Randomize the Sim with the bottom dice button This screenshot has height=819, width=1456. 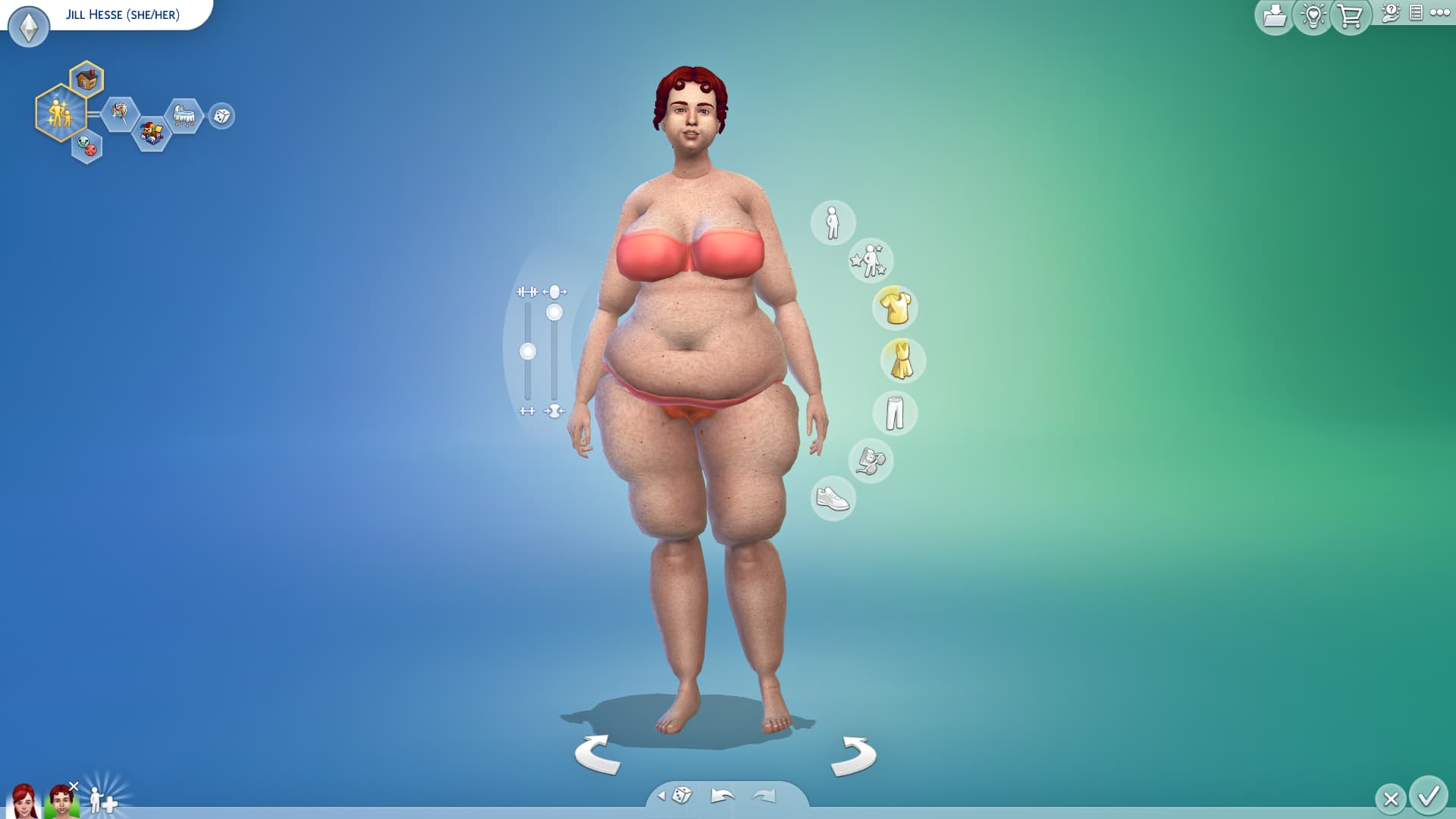pos(682,795)
